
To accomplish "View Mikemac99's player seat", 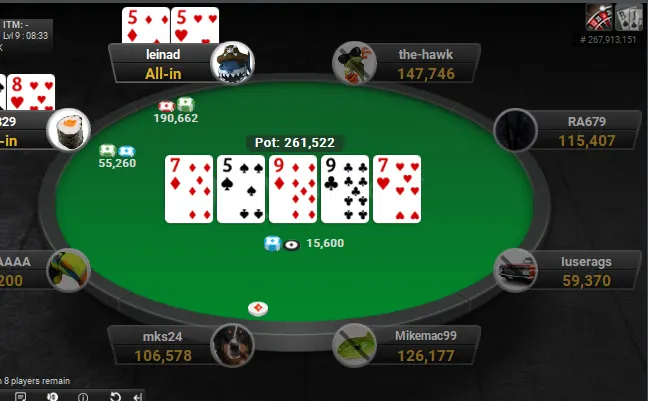I will point(420,345).
